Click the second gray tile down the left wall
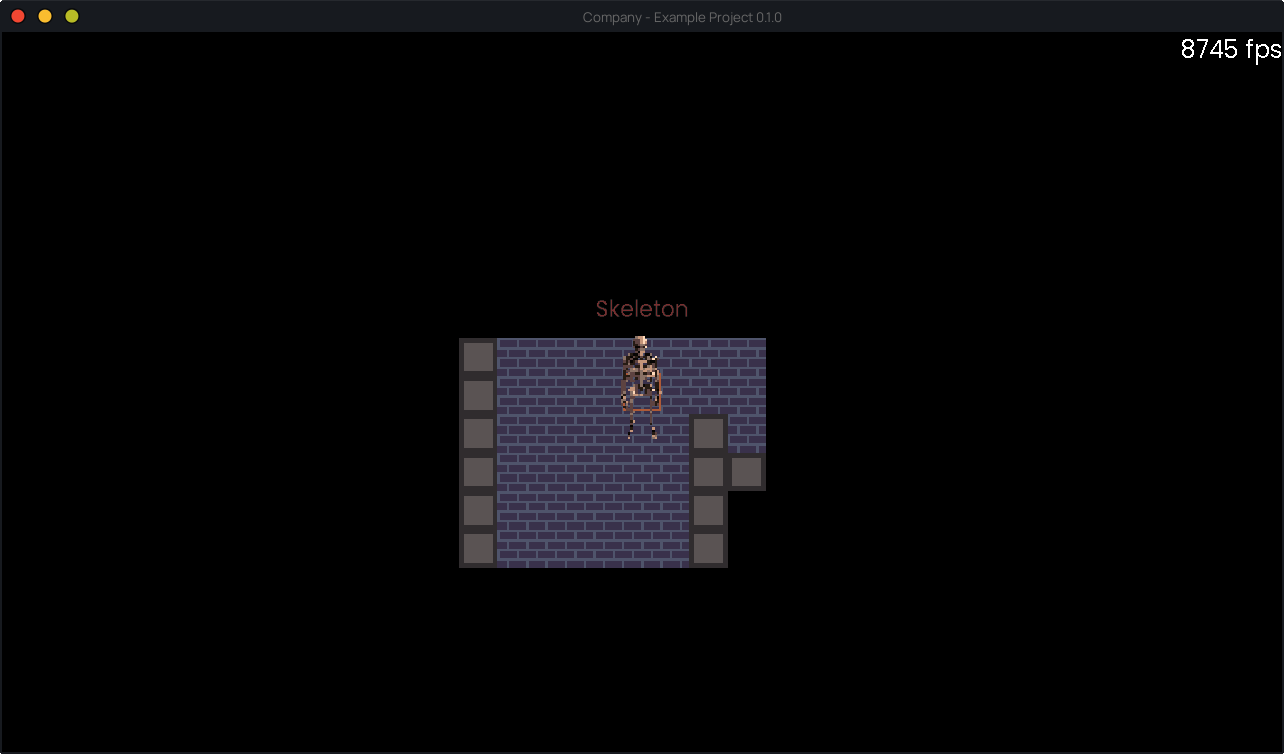The width and height of the screenshot is (1284, 754). [478, 396]
